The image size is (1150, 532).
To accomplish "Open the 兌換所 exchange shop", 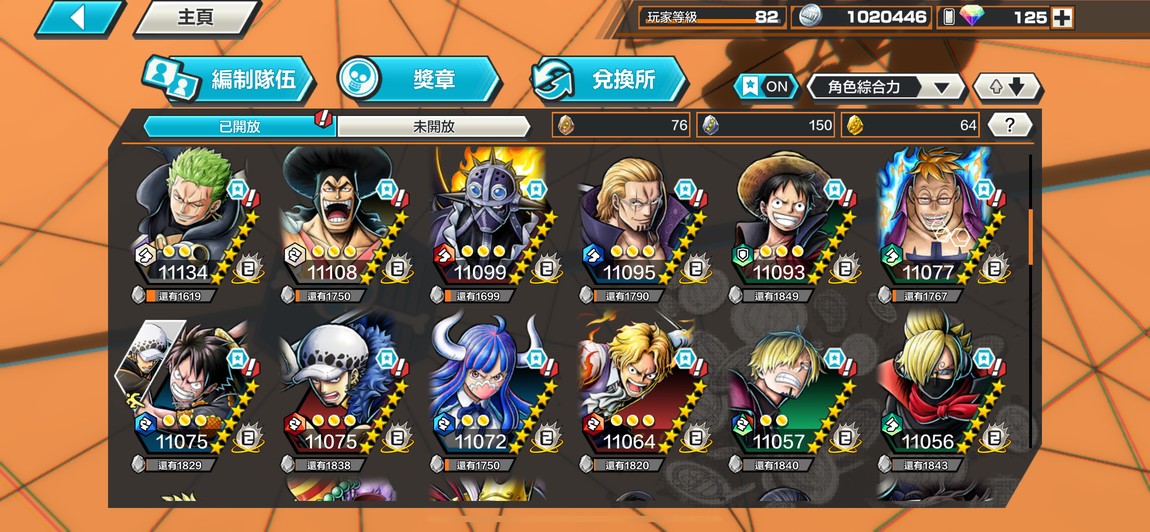I will (x=608, y=80).
